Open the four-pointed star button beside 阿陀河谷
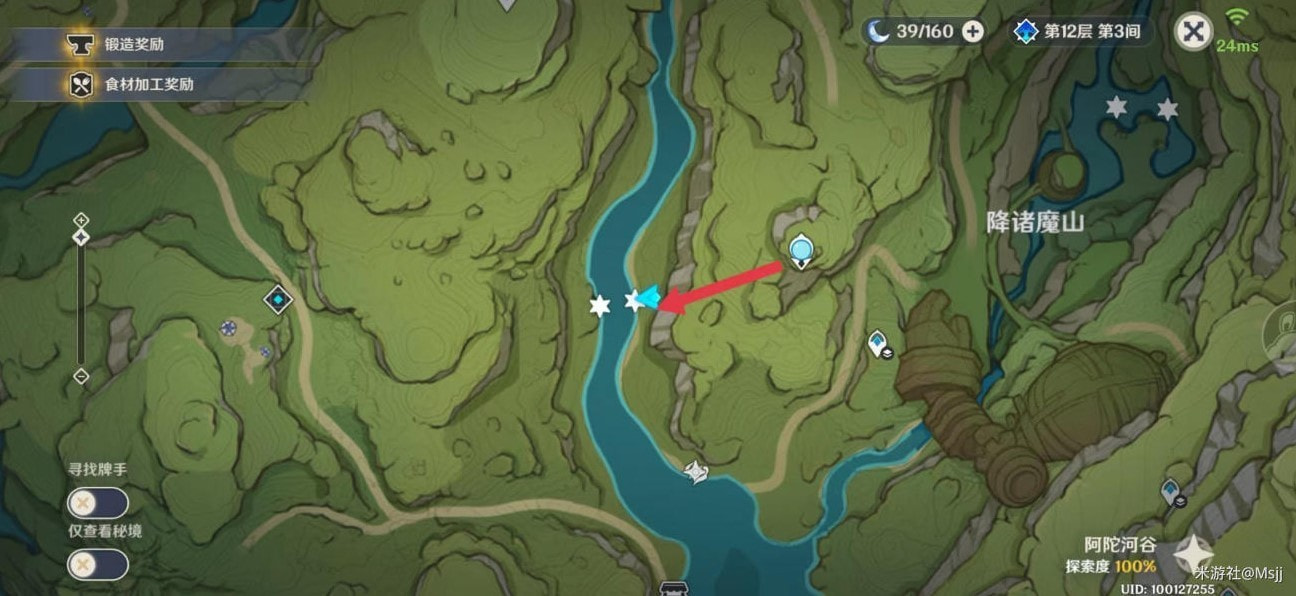1296x596 pixels. [1193, 554]
